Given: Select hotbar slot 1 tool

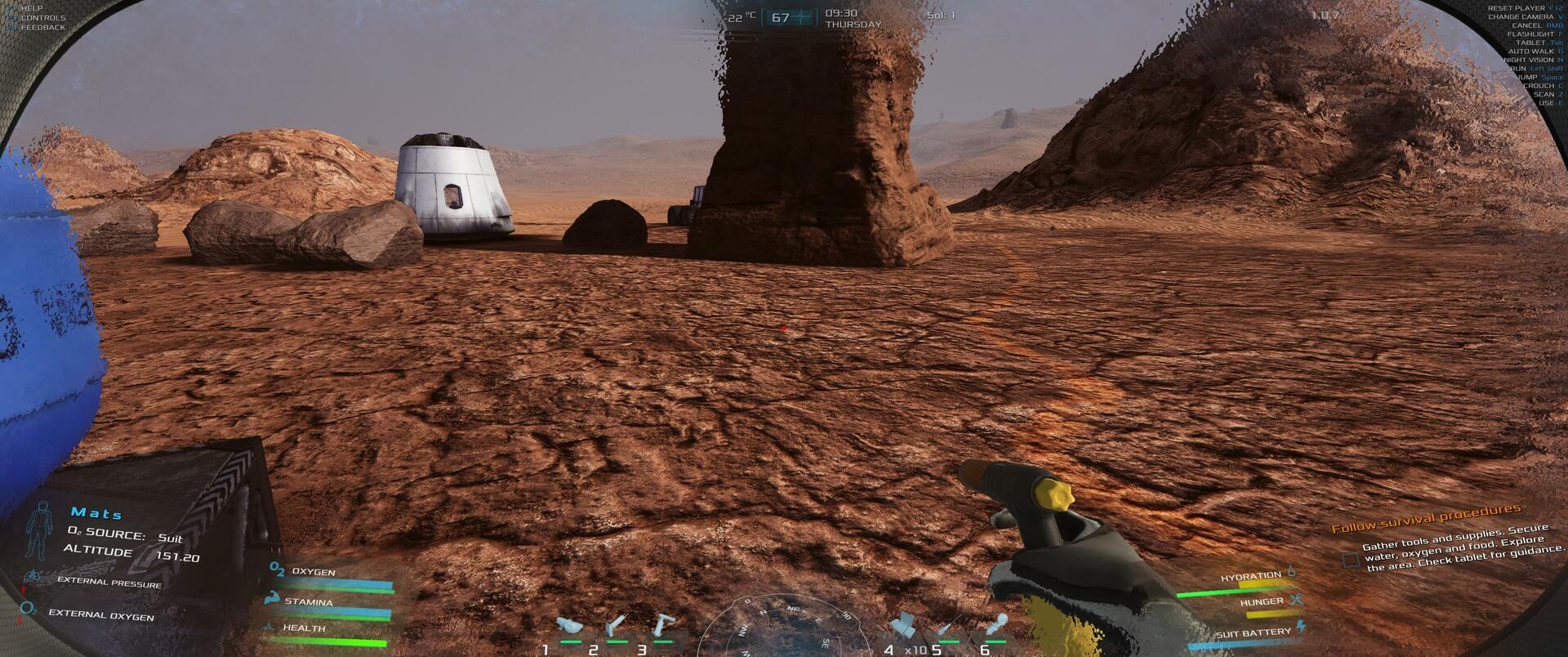Looking at the screenshot, I should (x=568, y=628).
